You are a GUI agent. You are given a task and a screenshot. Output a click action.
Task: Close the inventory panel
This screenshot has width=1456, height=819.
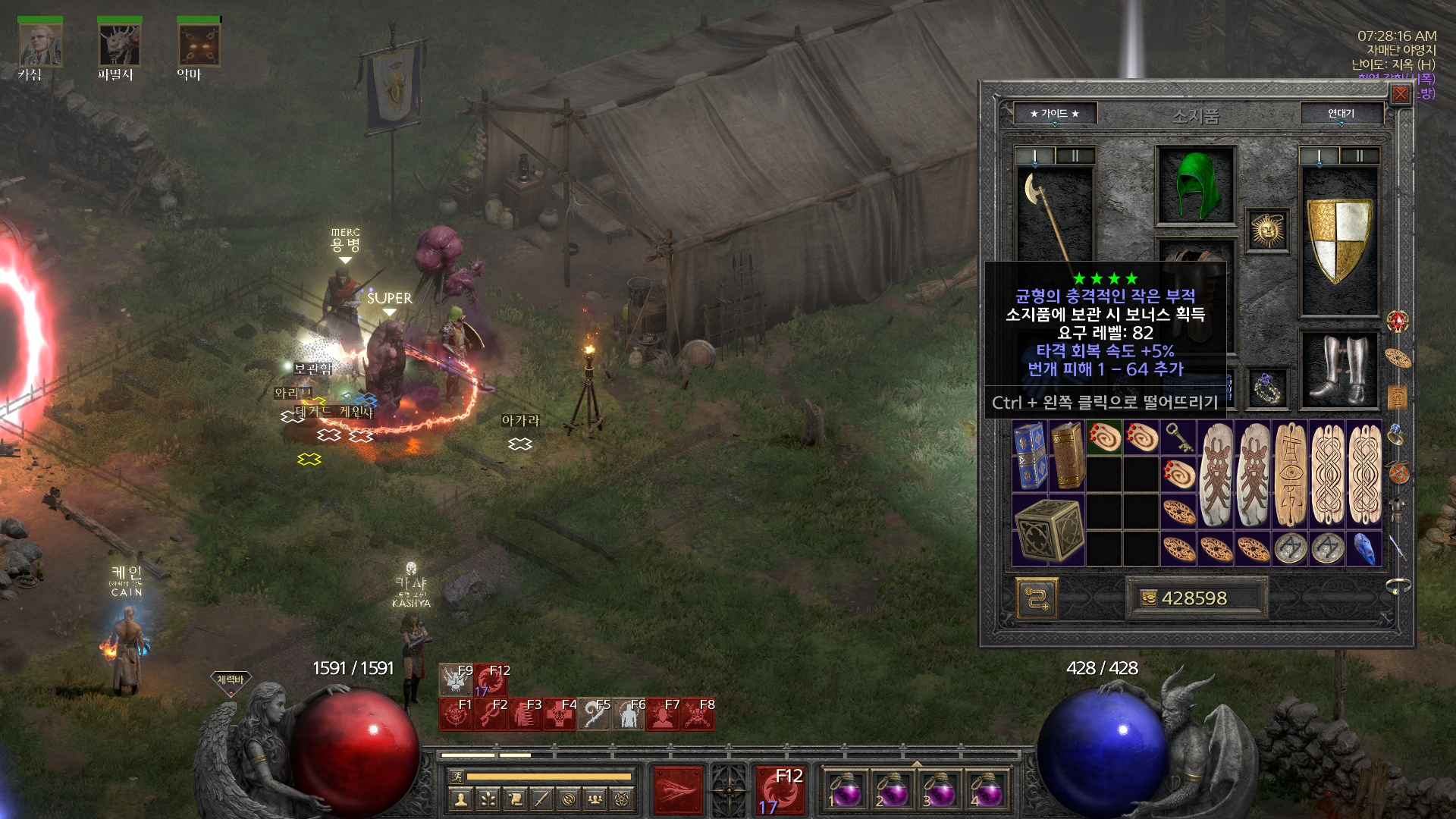1400,94
